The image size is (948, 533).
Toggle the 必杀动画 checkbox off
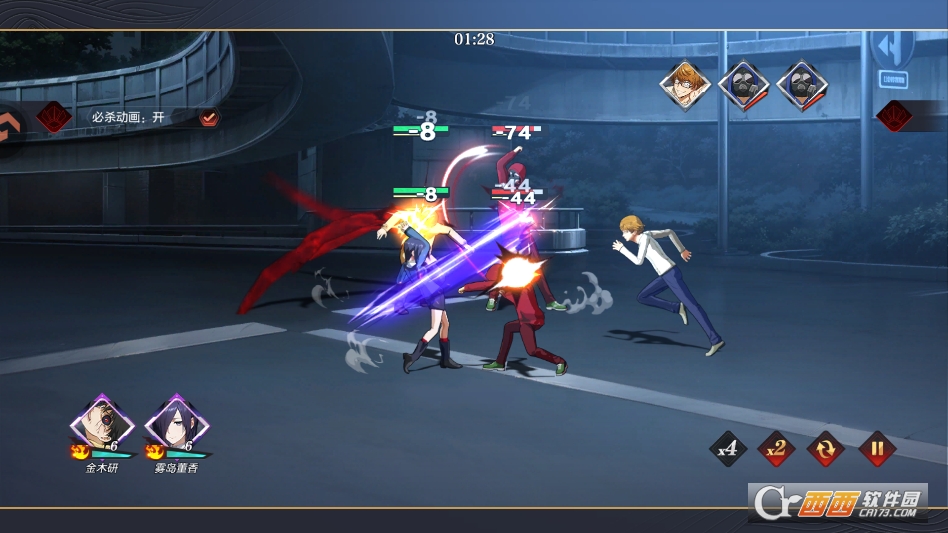coord(209,117)
